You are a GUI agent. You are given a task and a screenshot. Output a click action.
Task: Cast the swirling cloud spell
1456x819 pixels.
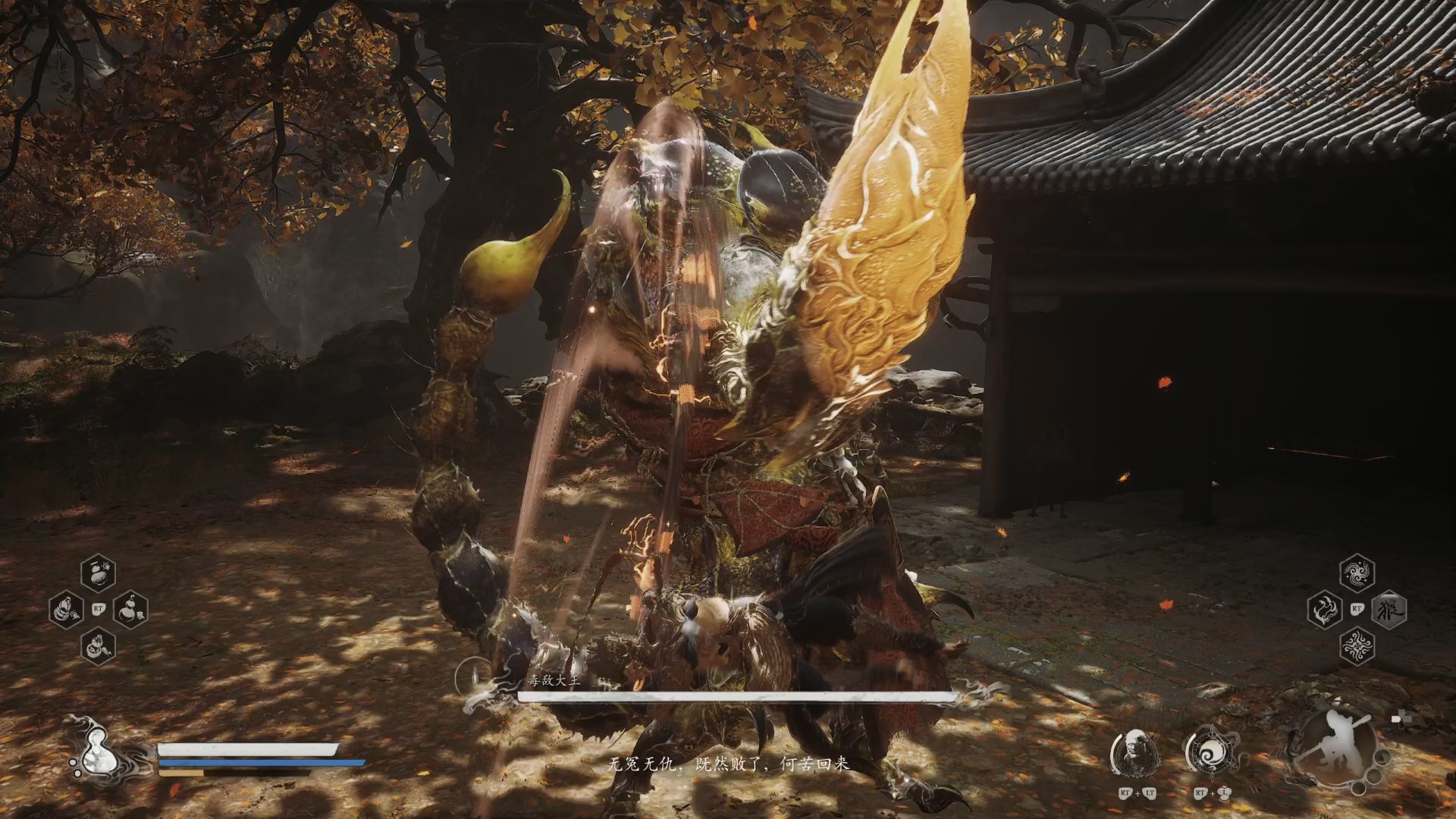pyautogui.click(x=1357, y=572)
